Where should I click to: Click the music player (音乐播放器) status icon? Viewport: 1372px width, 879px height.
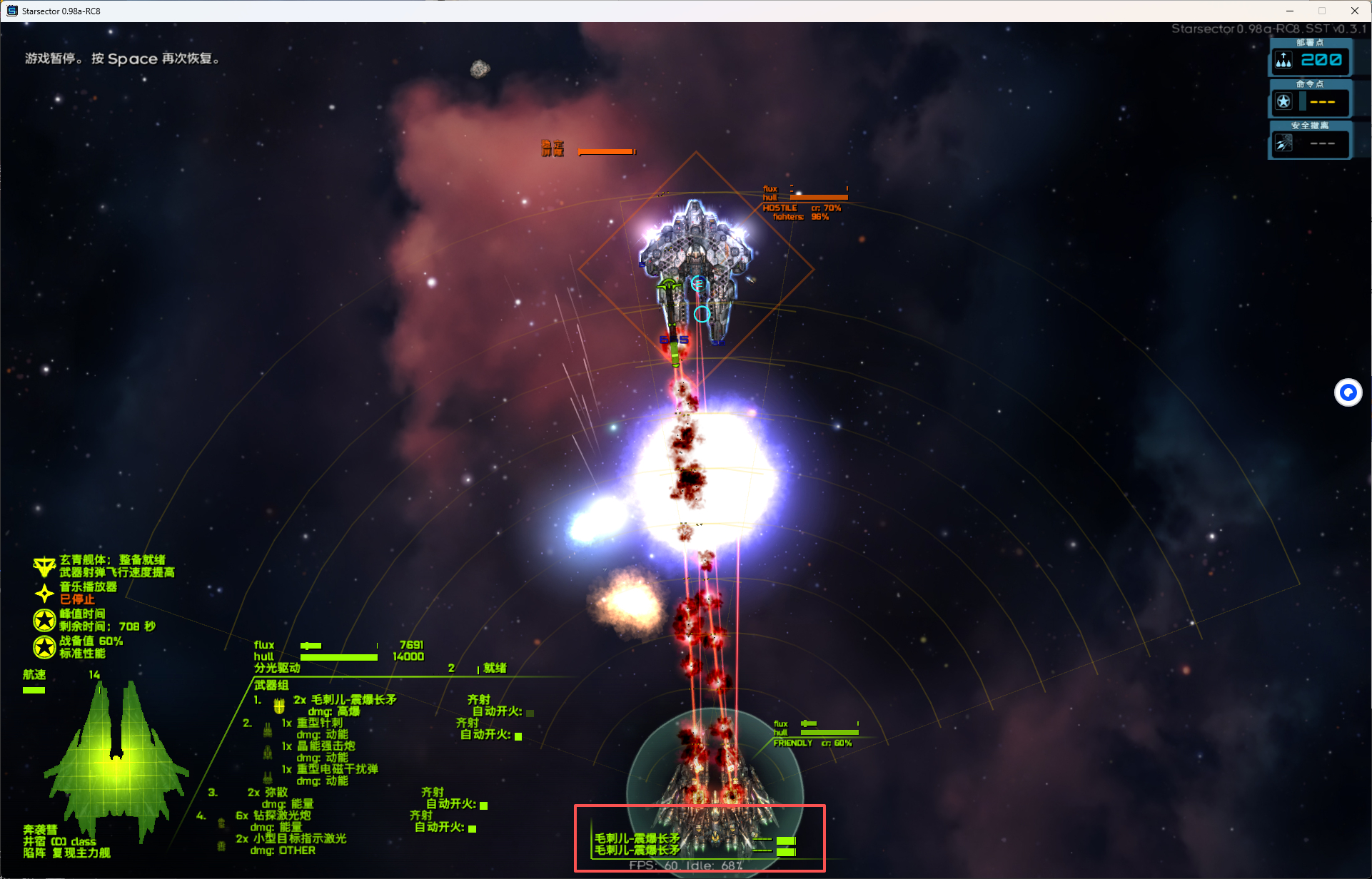click(x=44, y=593)
